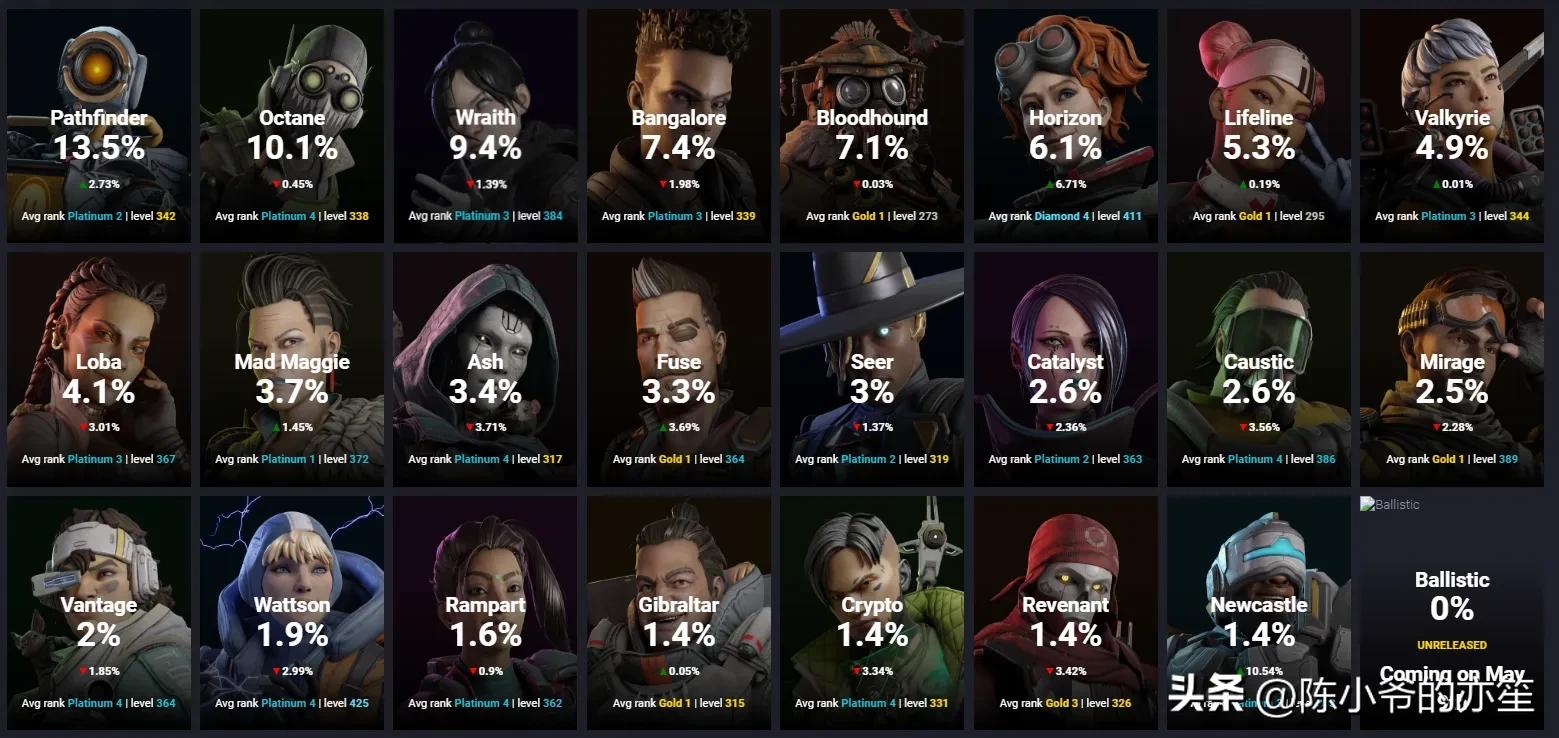Click Mirage's 2.5% pick rate text
Image resolution: width=1559 pixels, height=738 pixels.
click(x=1451, y=392)
